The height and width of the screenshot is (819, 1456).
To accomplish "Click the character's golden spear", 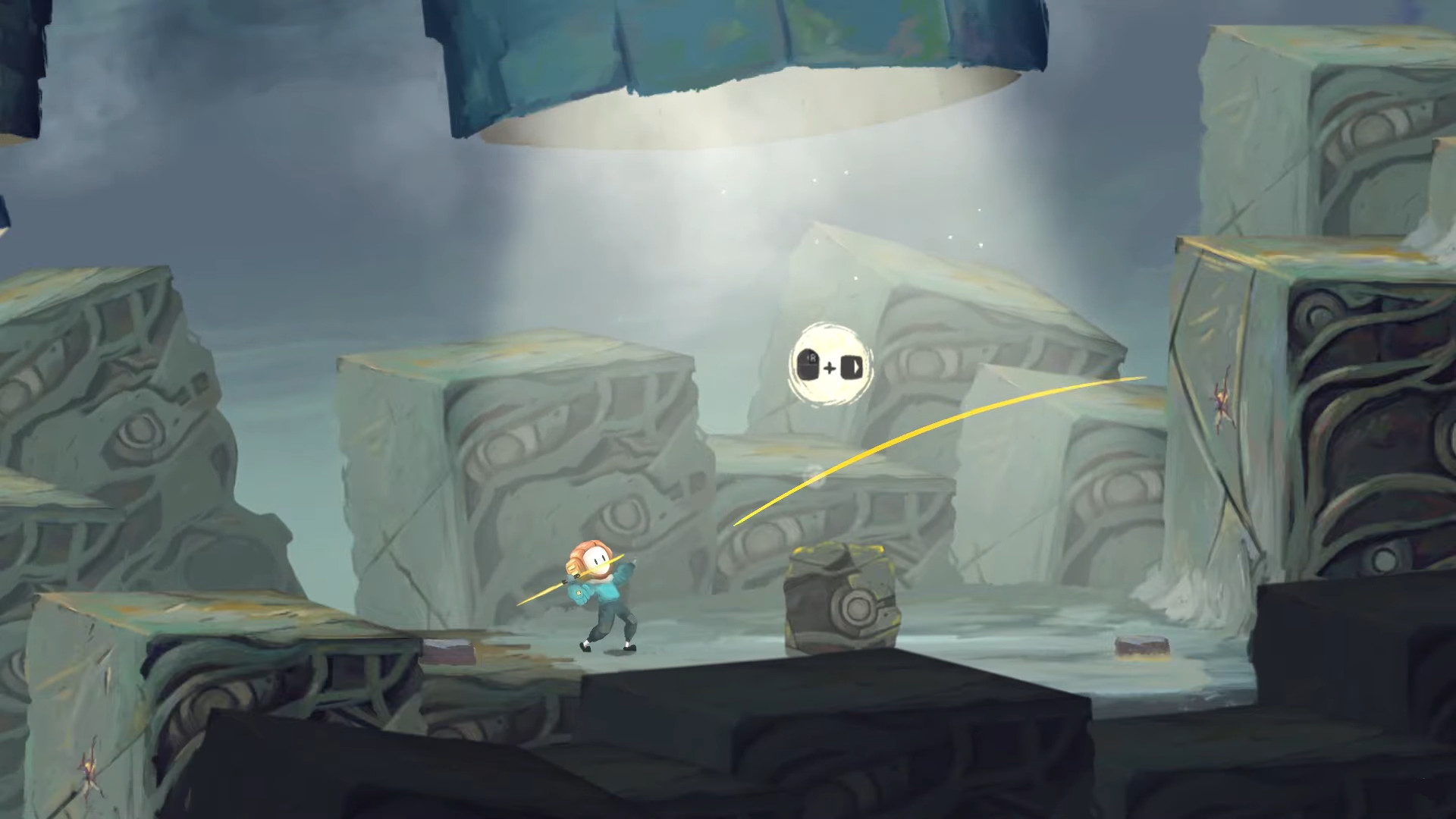I will [543, 593].
